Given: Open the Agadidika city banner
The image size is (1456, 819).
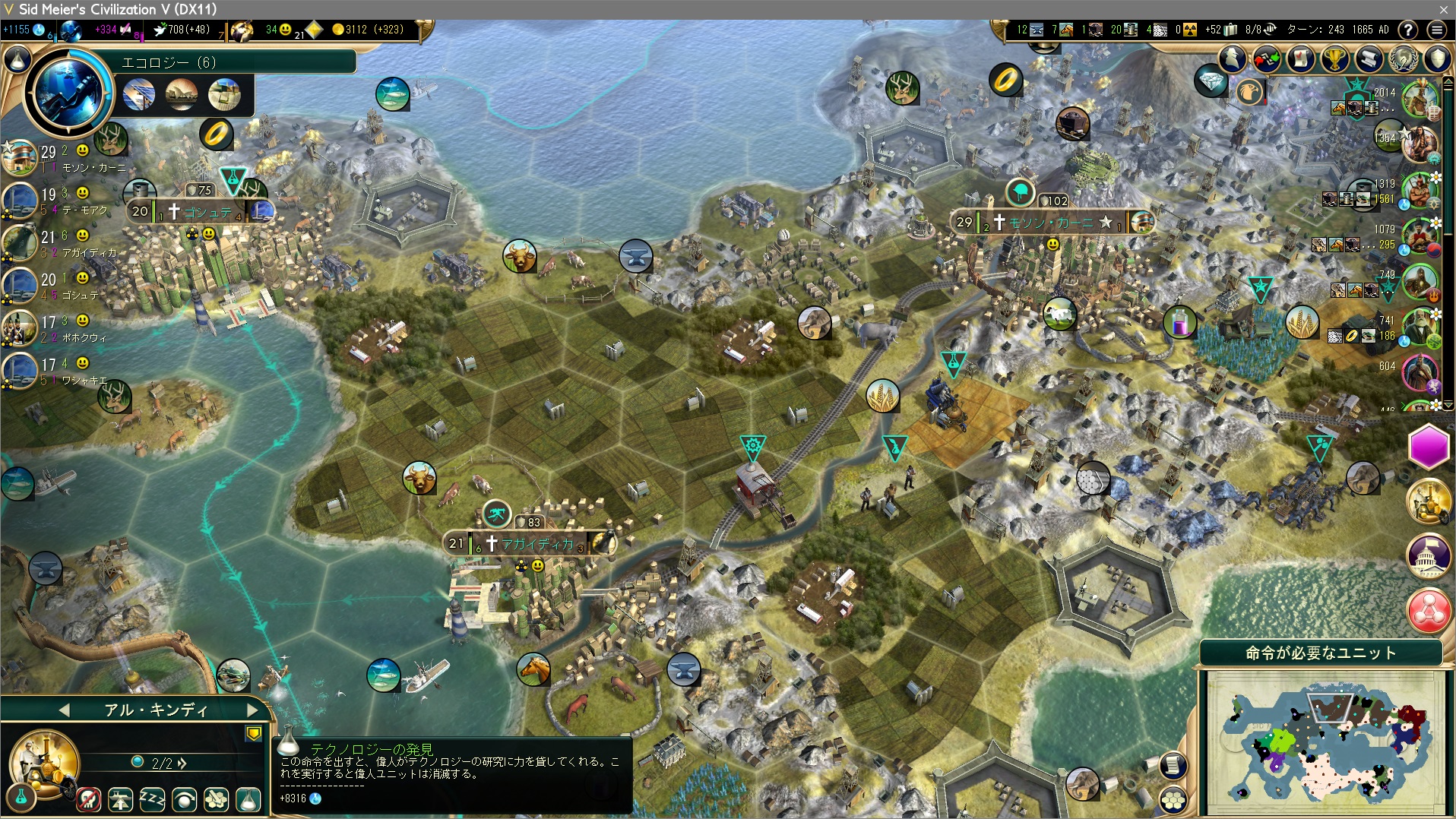Looking at the screenshot, I should tap(536, 544).
